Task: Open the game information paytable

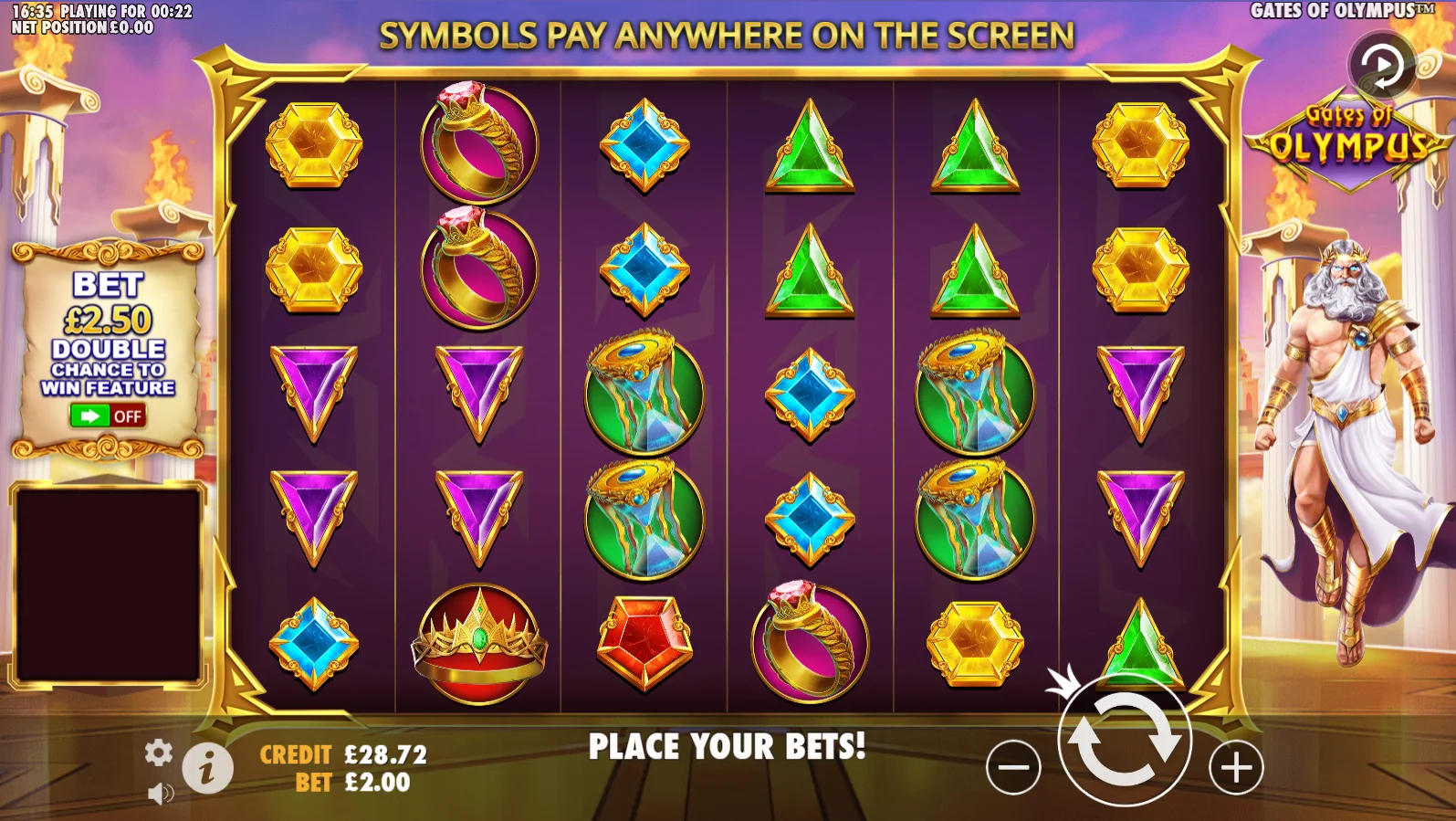Action: click(206, 766)
